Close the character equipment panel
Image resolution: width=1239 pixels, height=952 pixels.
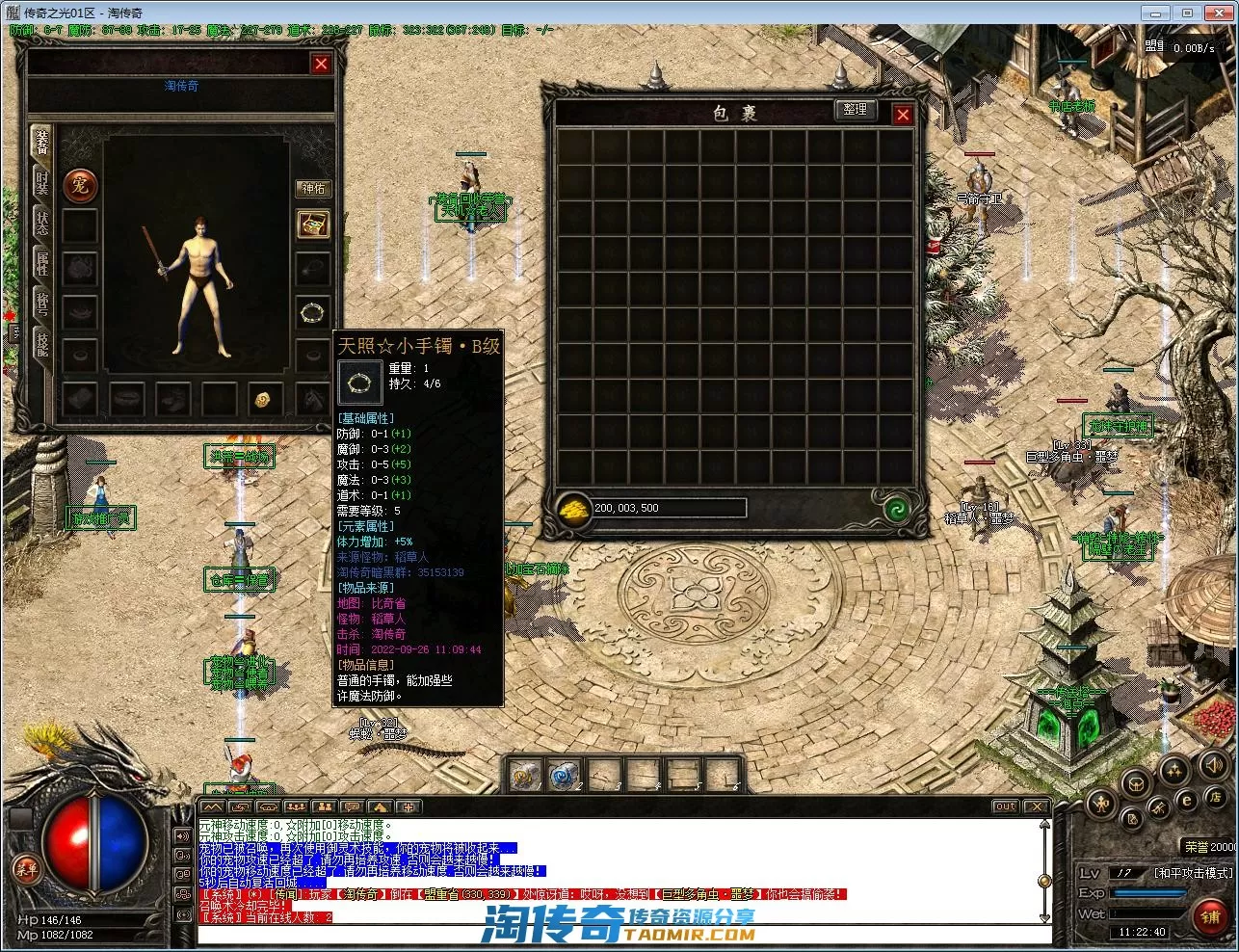click(x=321, y=64)
